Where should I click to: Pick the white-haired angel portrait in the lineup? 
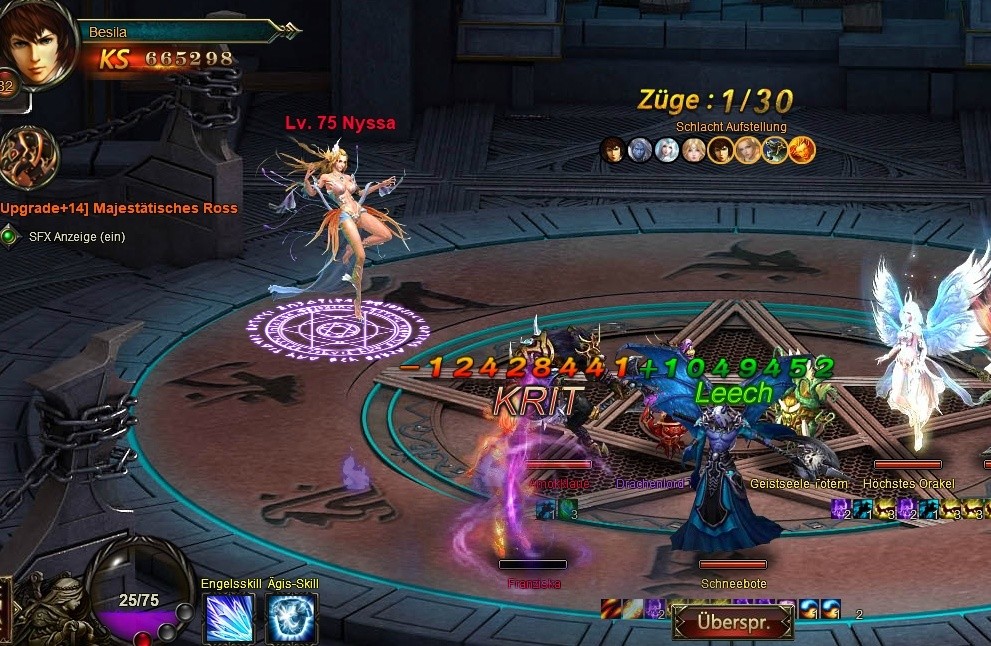[x=667, y=150]
